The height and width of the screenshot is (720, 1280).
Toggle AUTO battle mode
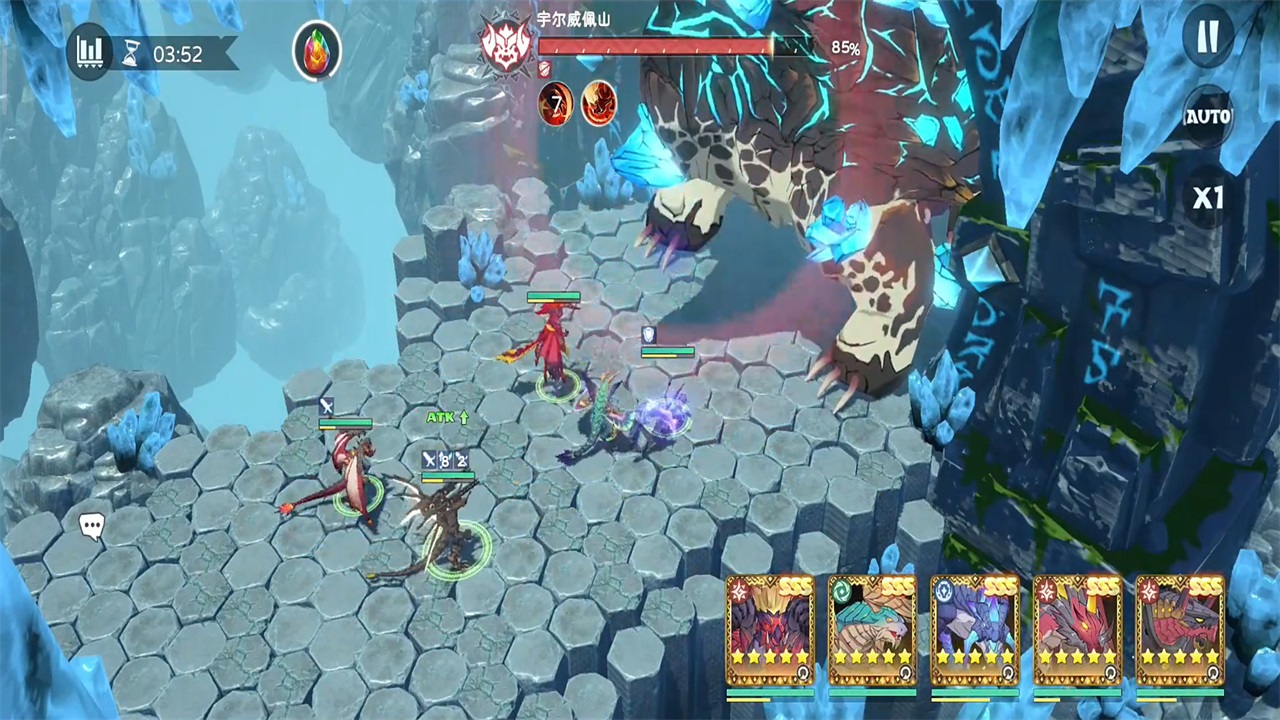tap(1207, 117)
